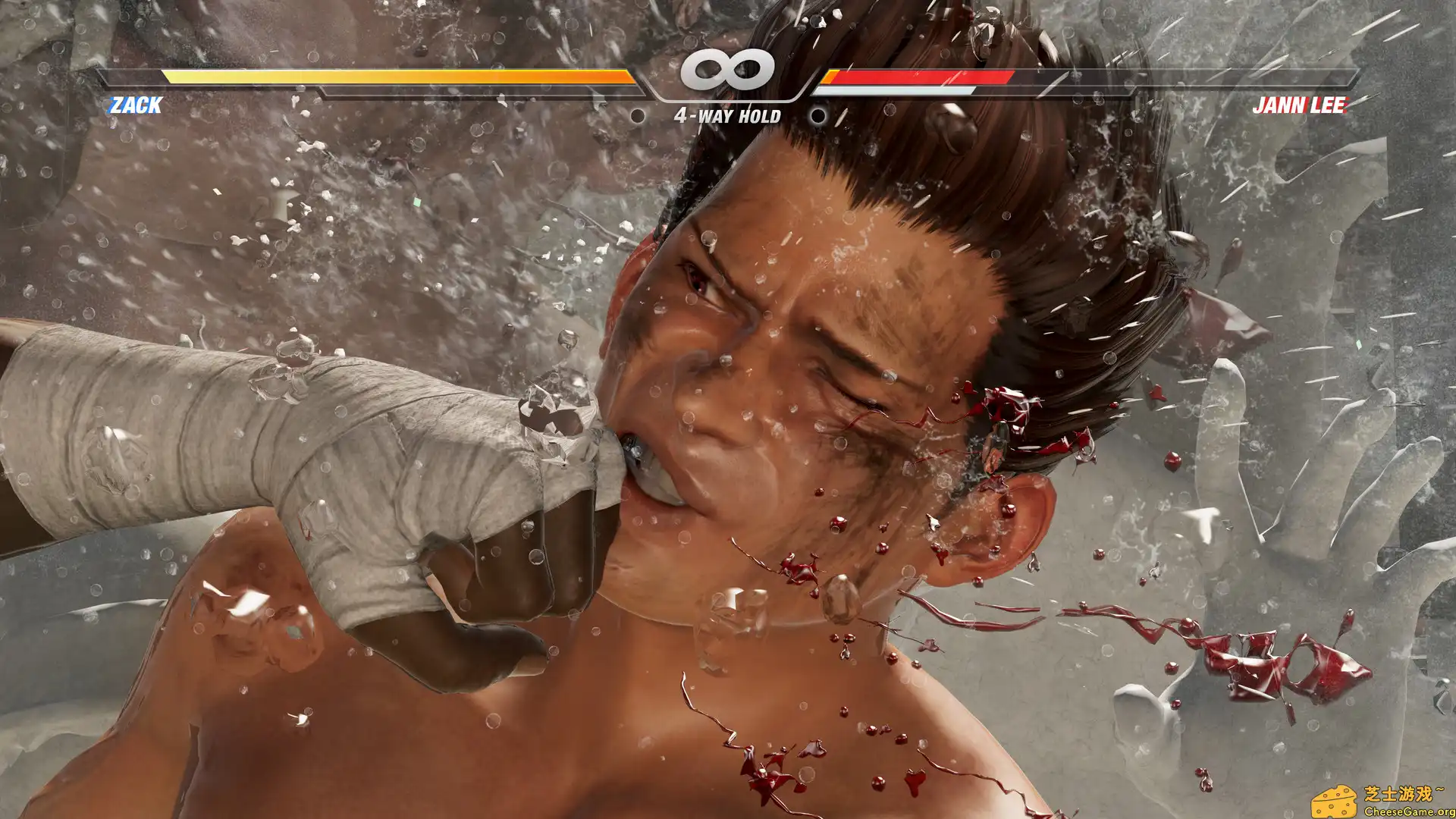The width and height of the screenshot is (1456, 819).
Task: Open details under the center timer display
Action: click(x=726, y=116)
